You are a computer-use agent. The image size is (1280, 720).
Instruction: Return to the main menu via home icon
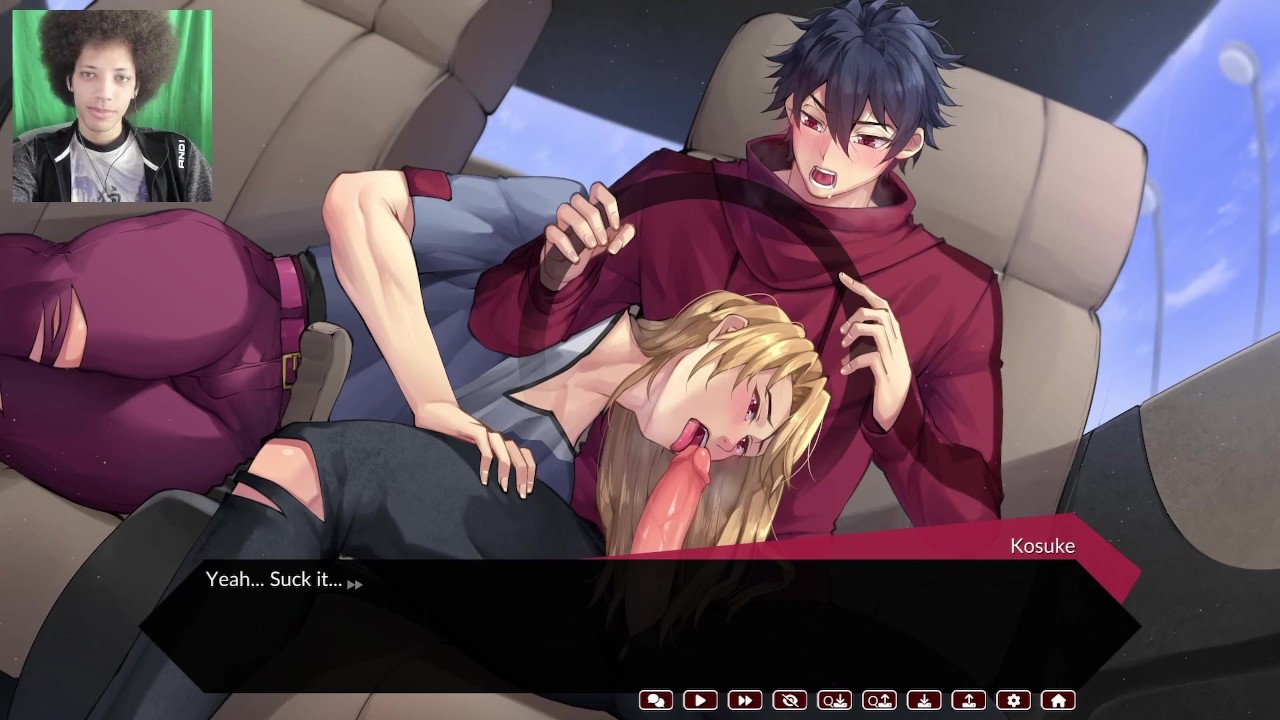pos(1058,701)
